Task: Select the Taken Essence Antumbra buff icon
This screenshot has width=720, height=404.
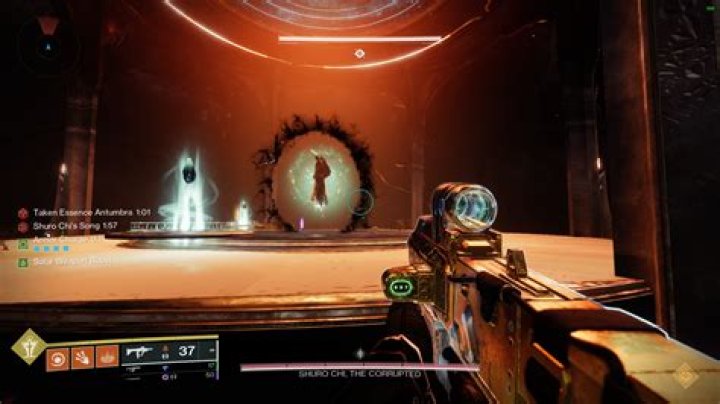Action: (x=22, y=213)
